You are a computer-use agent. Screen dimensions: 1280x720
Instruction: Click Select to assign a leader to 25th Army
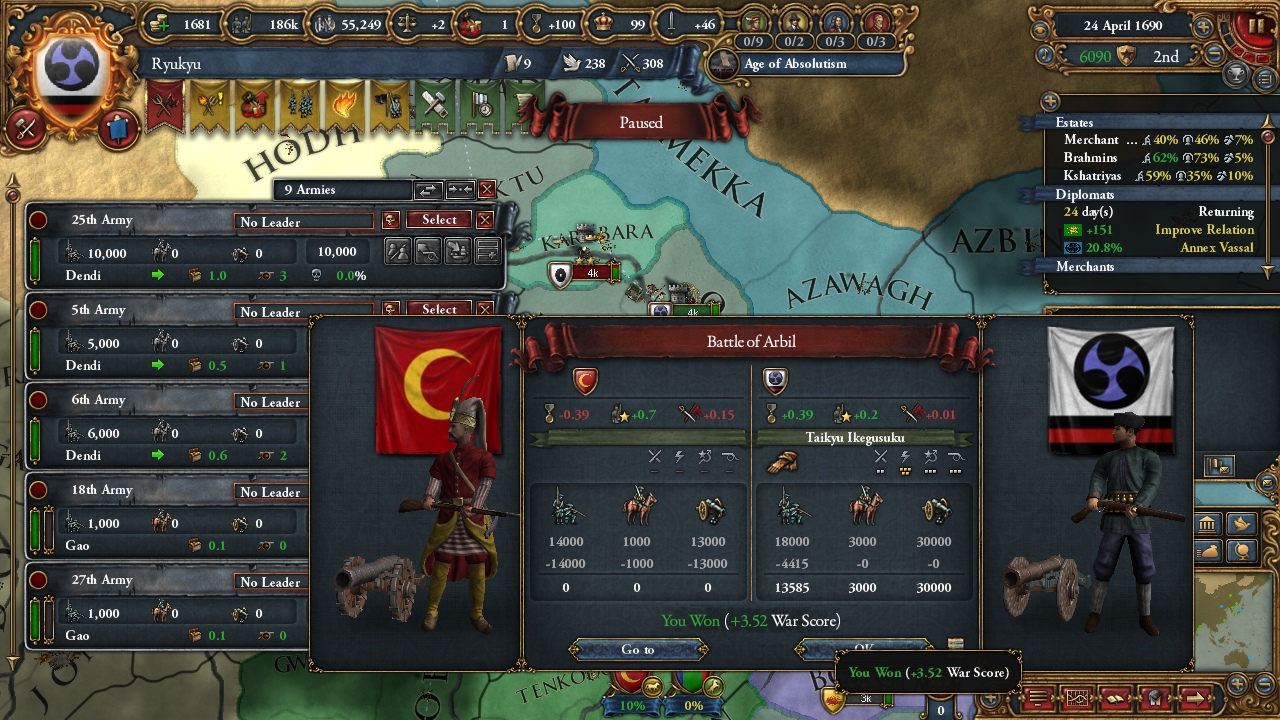pos(437,219)
